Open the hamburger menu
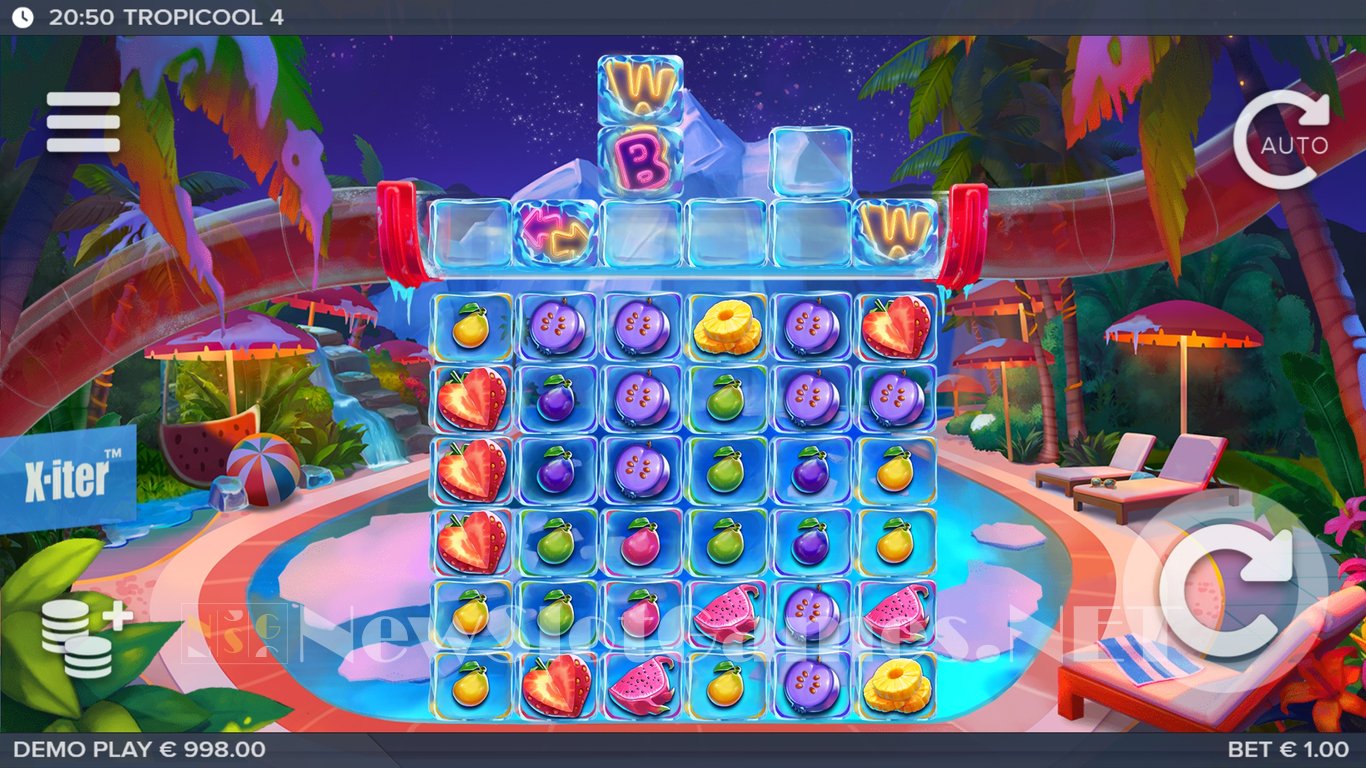1366x768 pixels. (x=83, y=122)
